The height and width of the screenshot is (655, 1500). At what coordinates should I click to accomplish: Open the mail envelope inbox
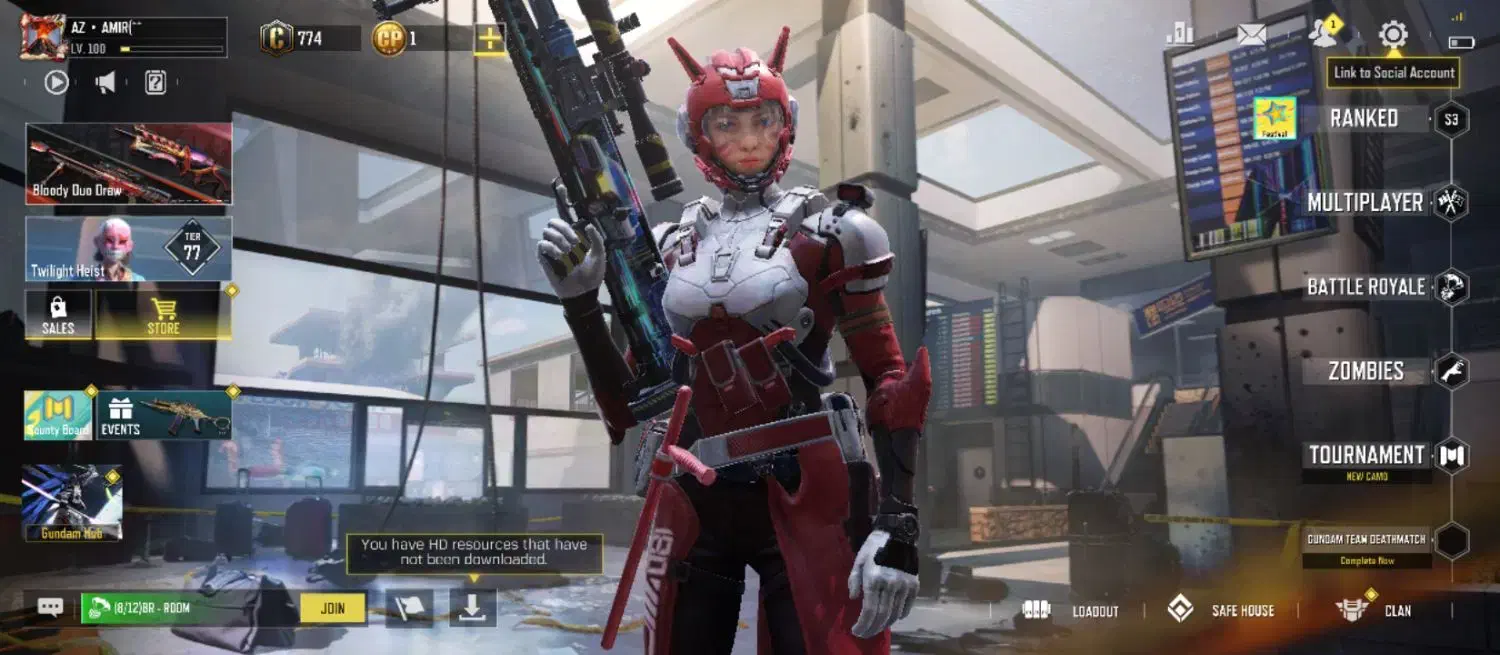(1251, 35)
